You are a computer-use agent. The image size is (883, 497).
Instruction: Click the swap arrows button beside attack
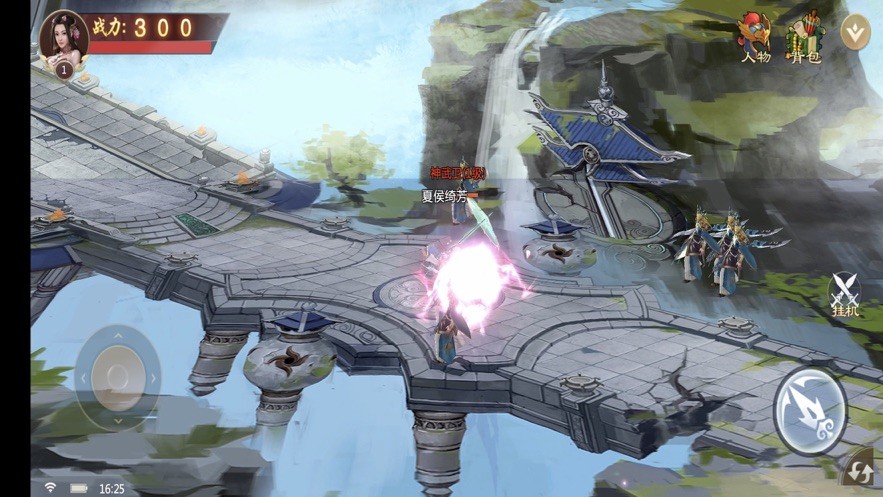(860, 470)
